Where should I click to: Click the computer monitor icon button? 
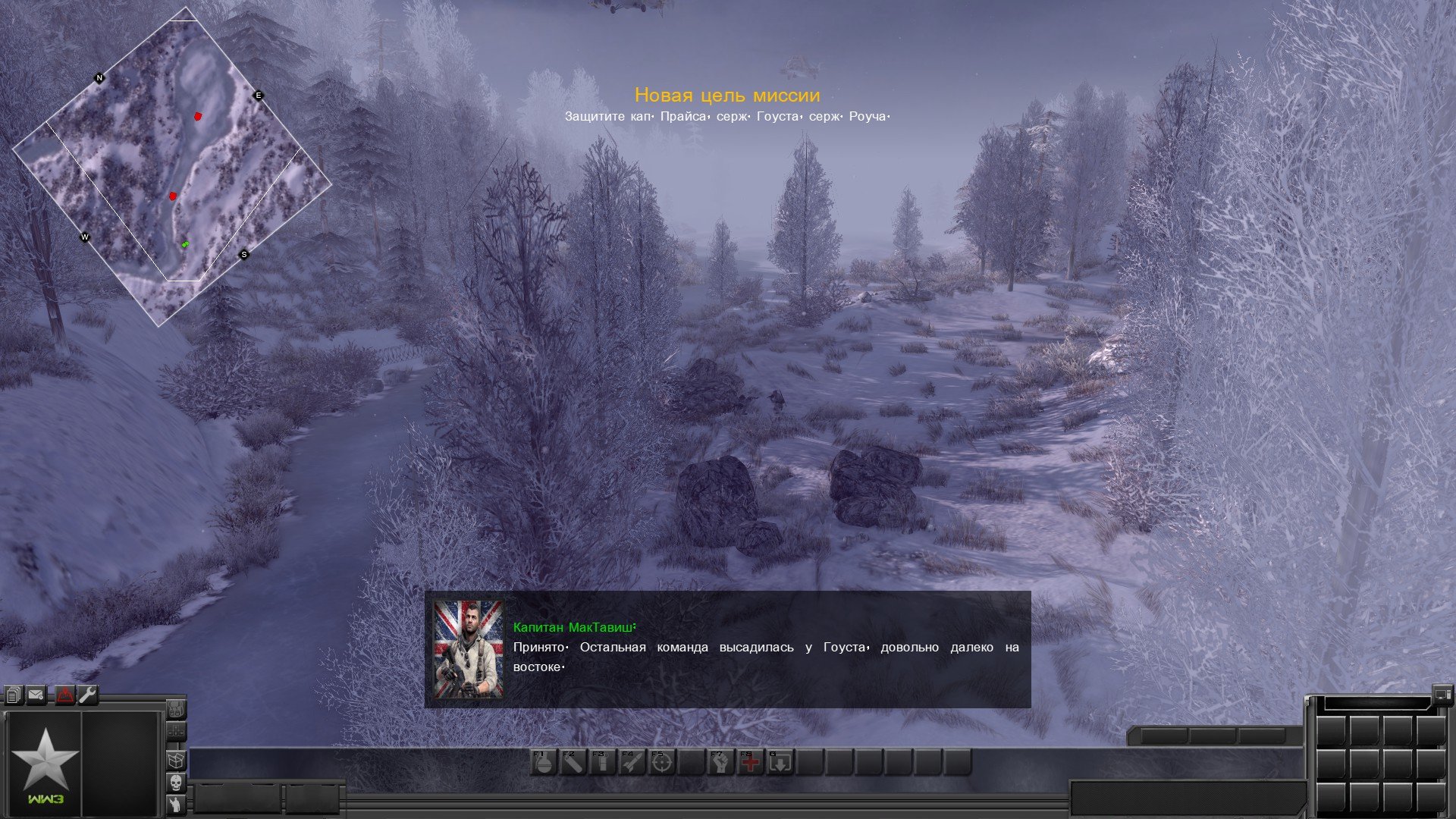pyautogui.click(x=1442, y=693)
